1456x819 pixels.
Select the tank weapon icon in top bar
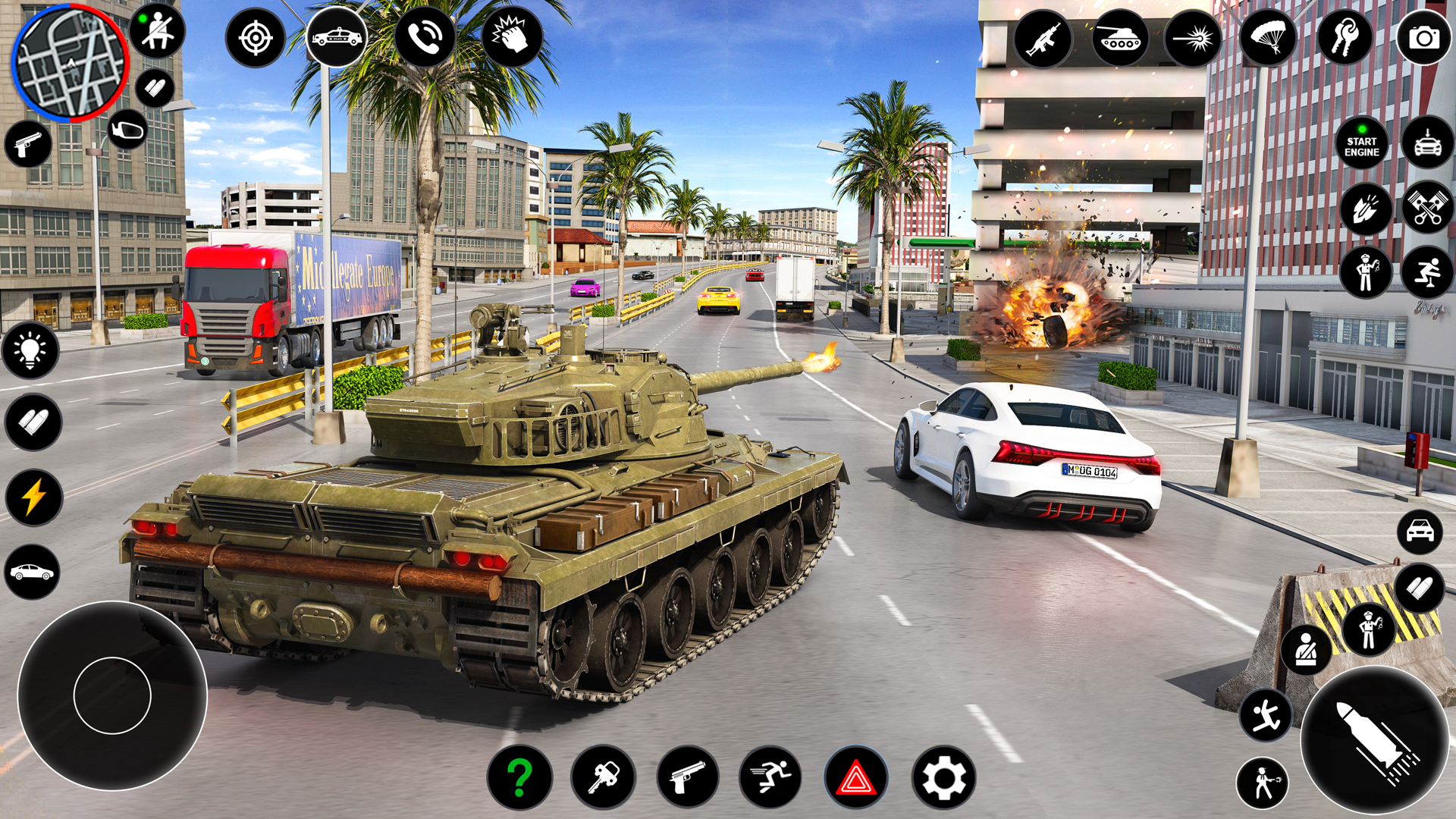pyautogui.click(x=1122, y=39)
